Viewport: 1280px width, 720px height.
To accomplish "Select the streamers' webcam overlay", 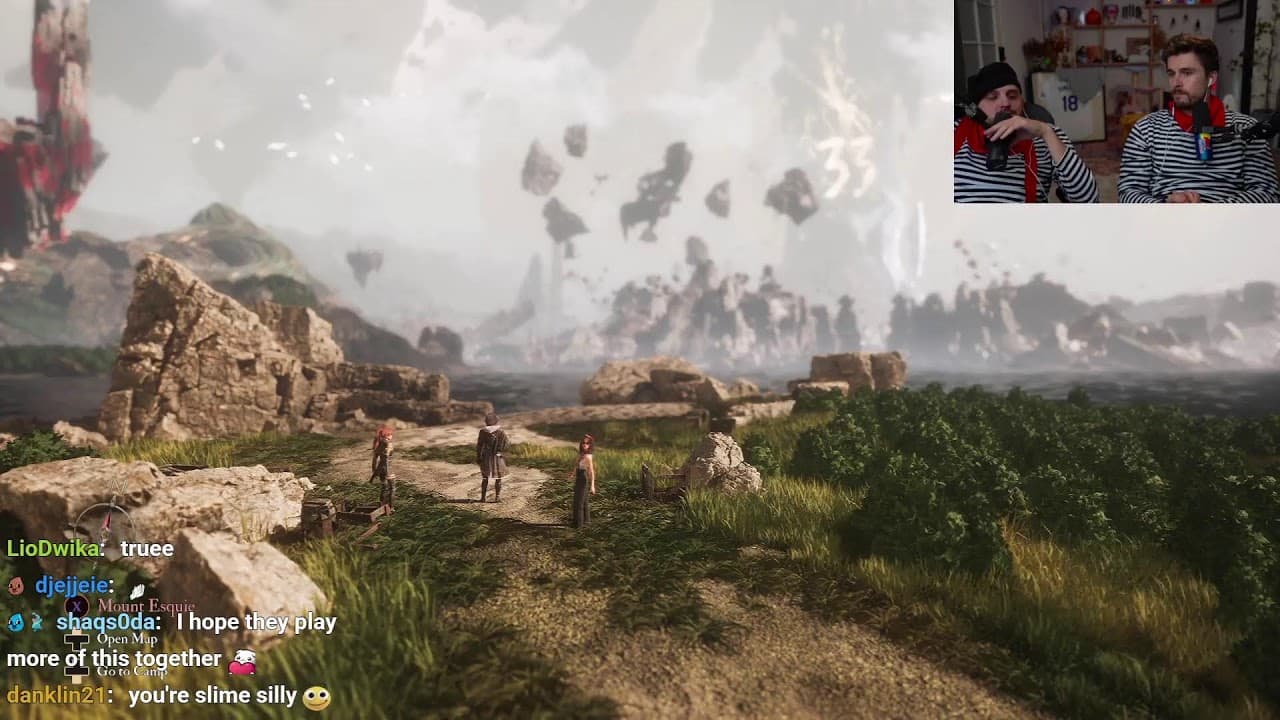I will click(x=1116, y=101).
